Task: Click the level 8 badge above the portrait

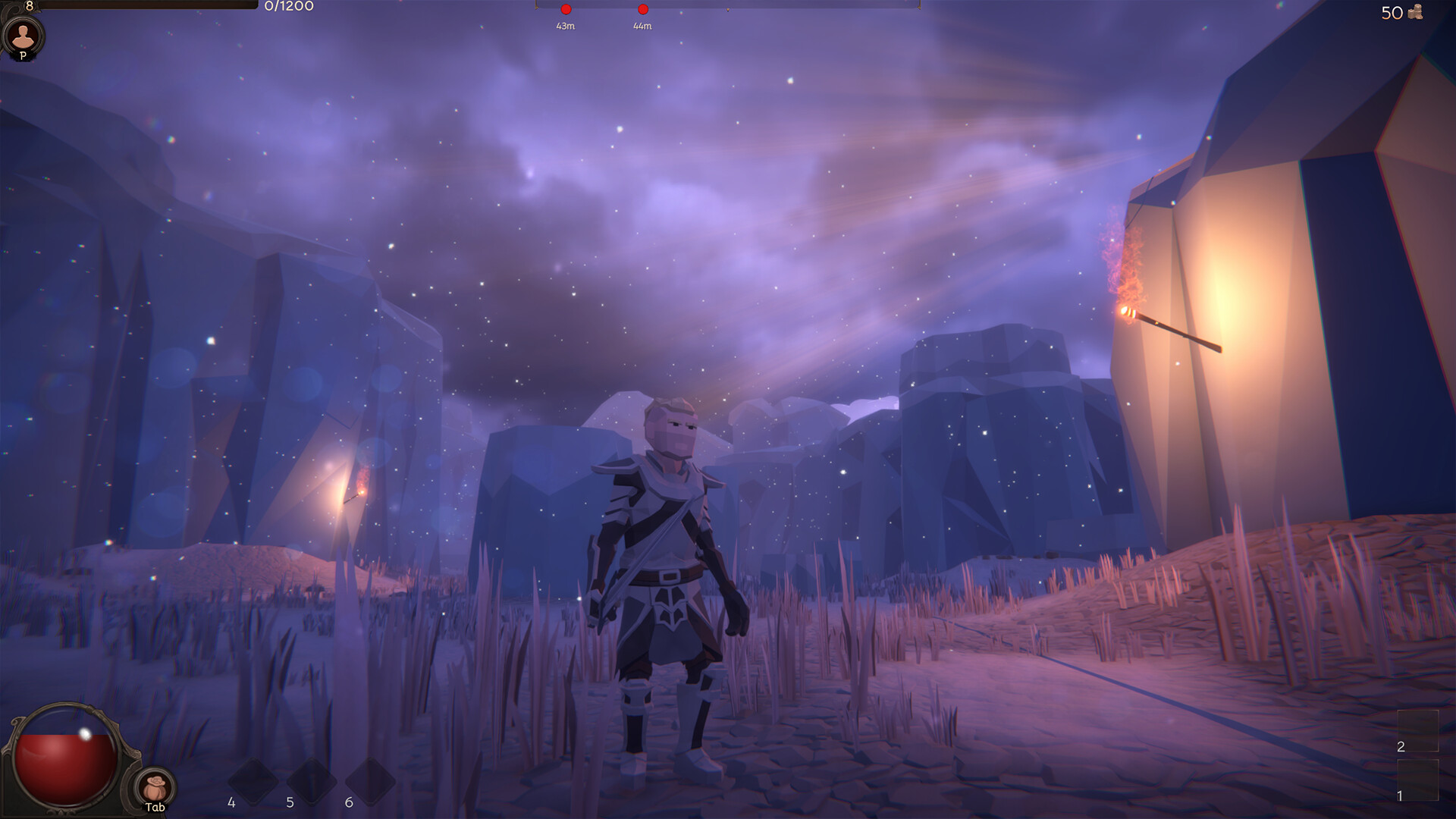Action: 29,5
